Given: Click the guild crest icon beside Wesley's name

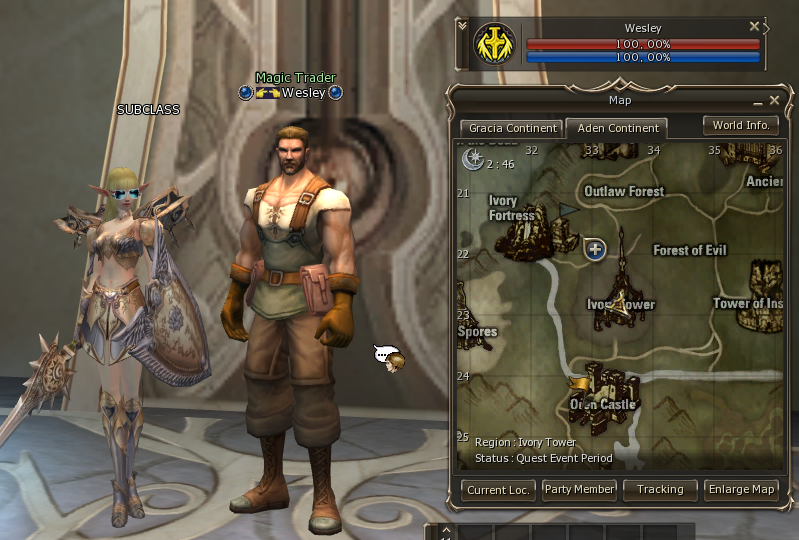Looking at the screenshot, I should 266,93.
